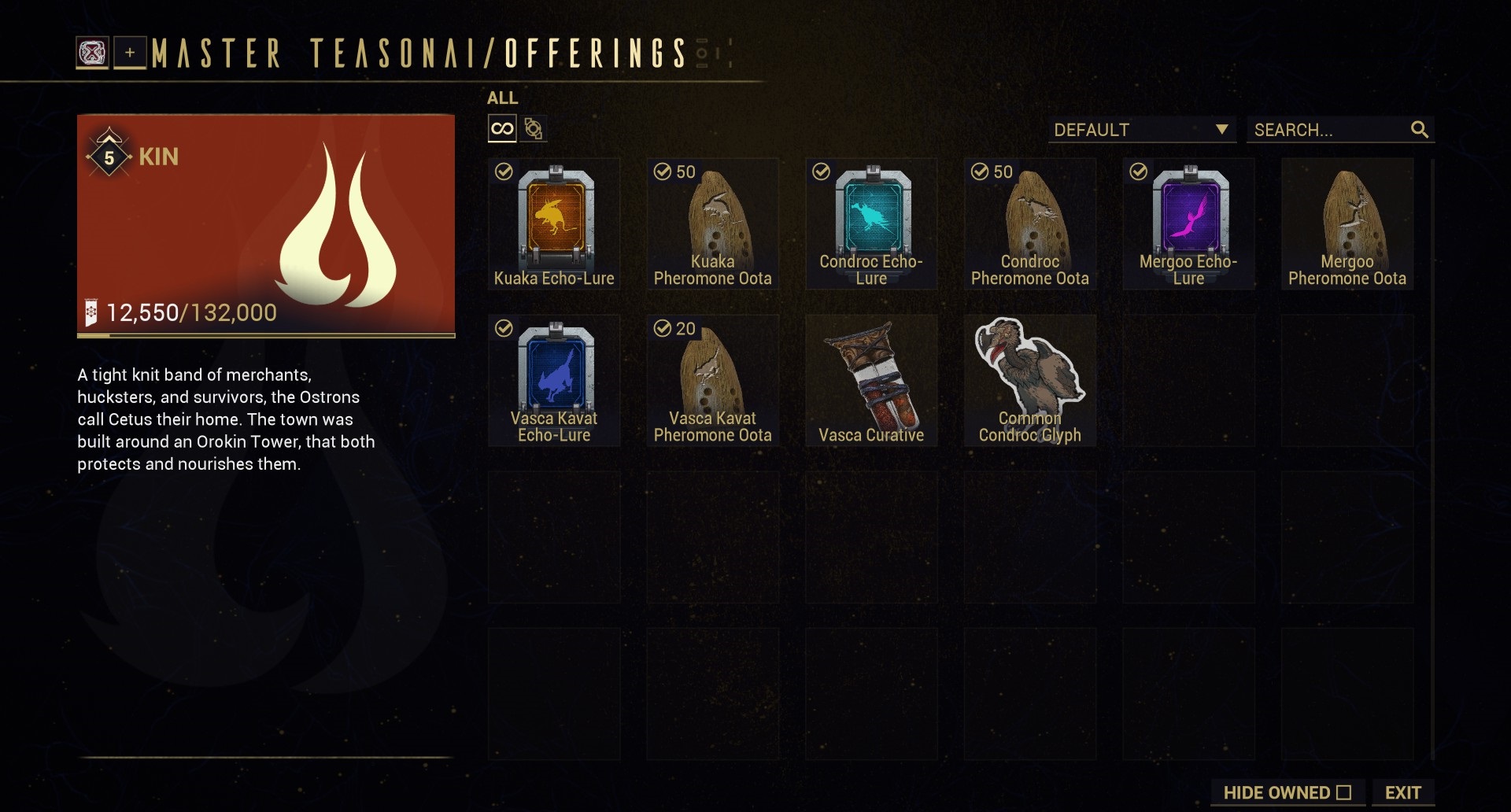This screenshot has width=1511, height=812.
Task: Pick the Vasca Kavat Pheromone Oota
Action: click(x=712, y=381)
